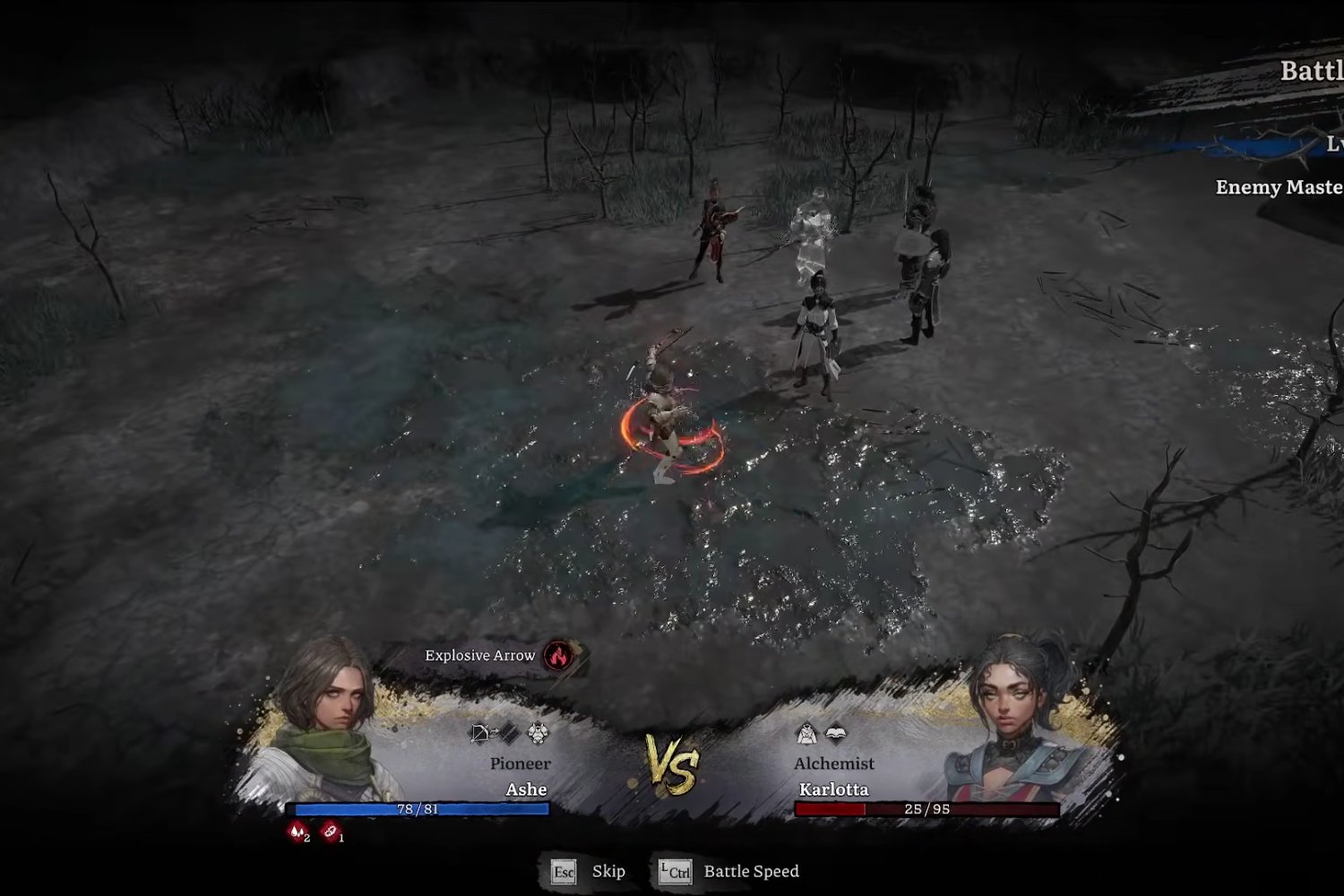Viewport: 1344px width, 896px height.
Task: Click Ashe's bleed status icon
Action: point(297,831)
